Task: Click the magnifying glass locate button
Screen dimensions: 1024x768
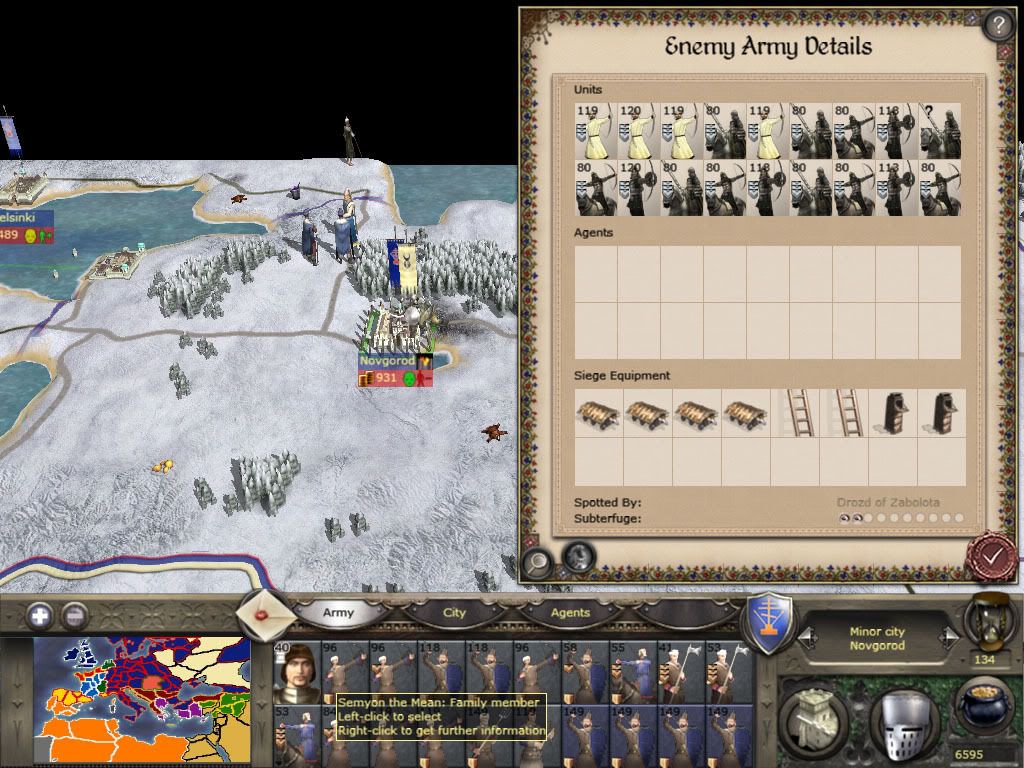Action: point(537,562)
